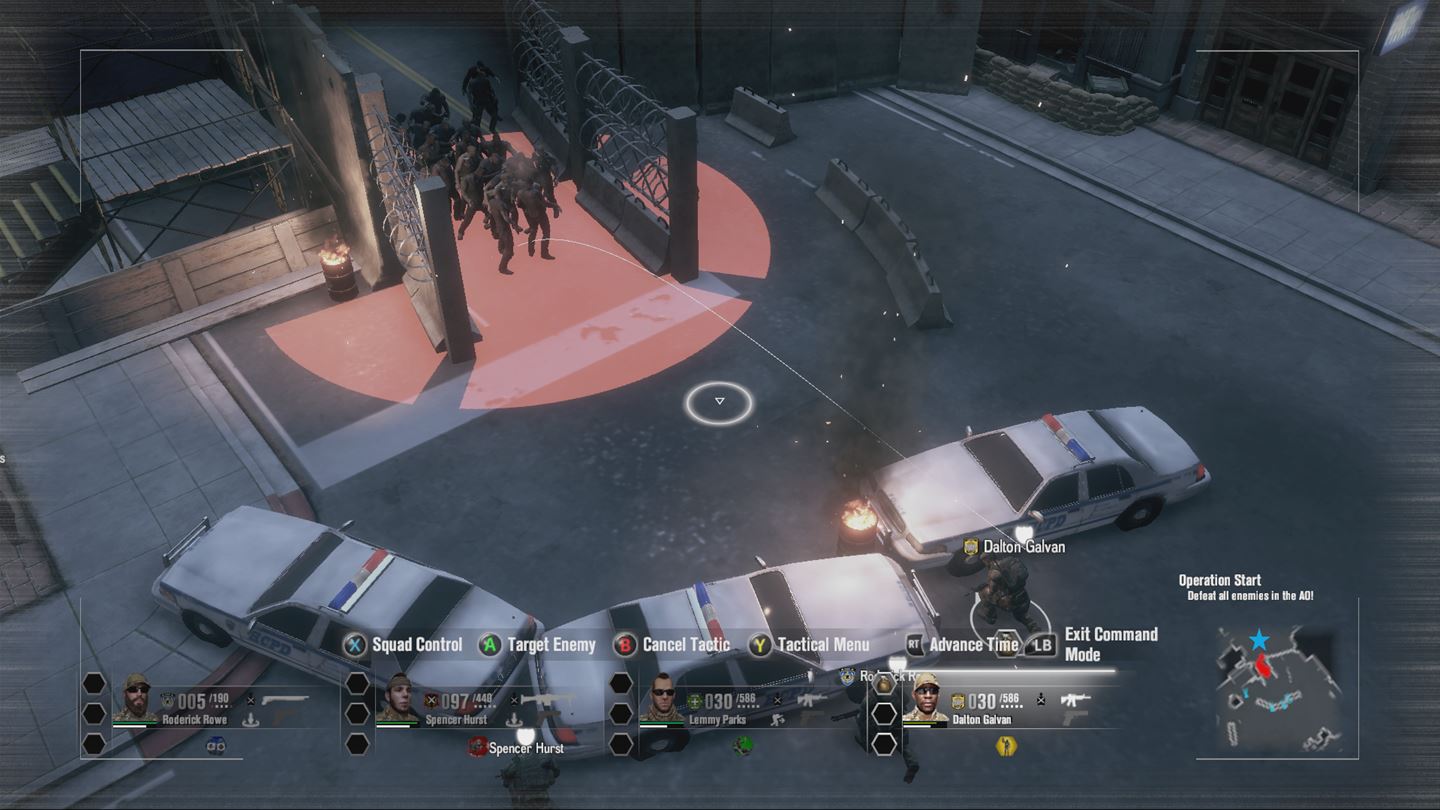Select Dalton Galvan's grenade hexagon slot

pyautogui.click(x=884, y=684)
